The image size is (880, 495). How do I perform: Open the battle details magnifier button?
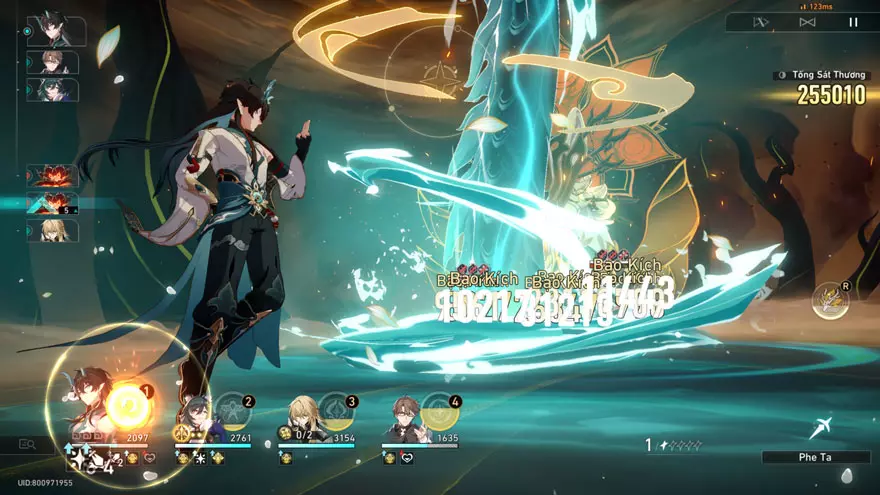(27, 444)
